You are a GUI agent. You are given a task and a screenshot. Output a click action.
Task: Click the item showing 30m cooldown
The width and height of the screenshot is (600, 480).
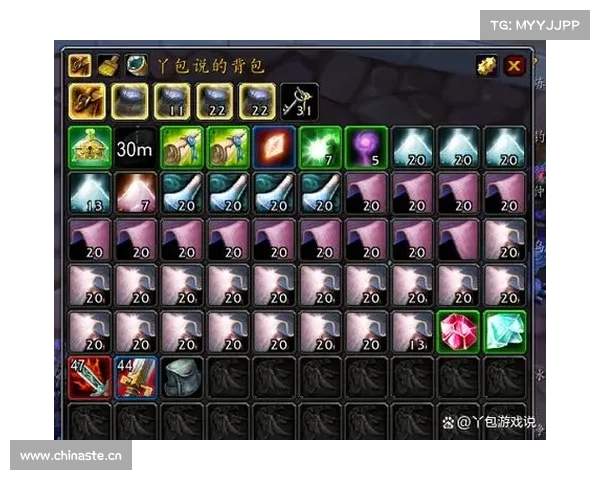point(135,147)
